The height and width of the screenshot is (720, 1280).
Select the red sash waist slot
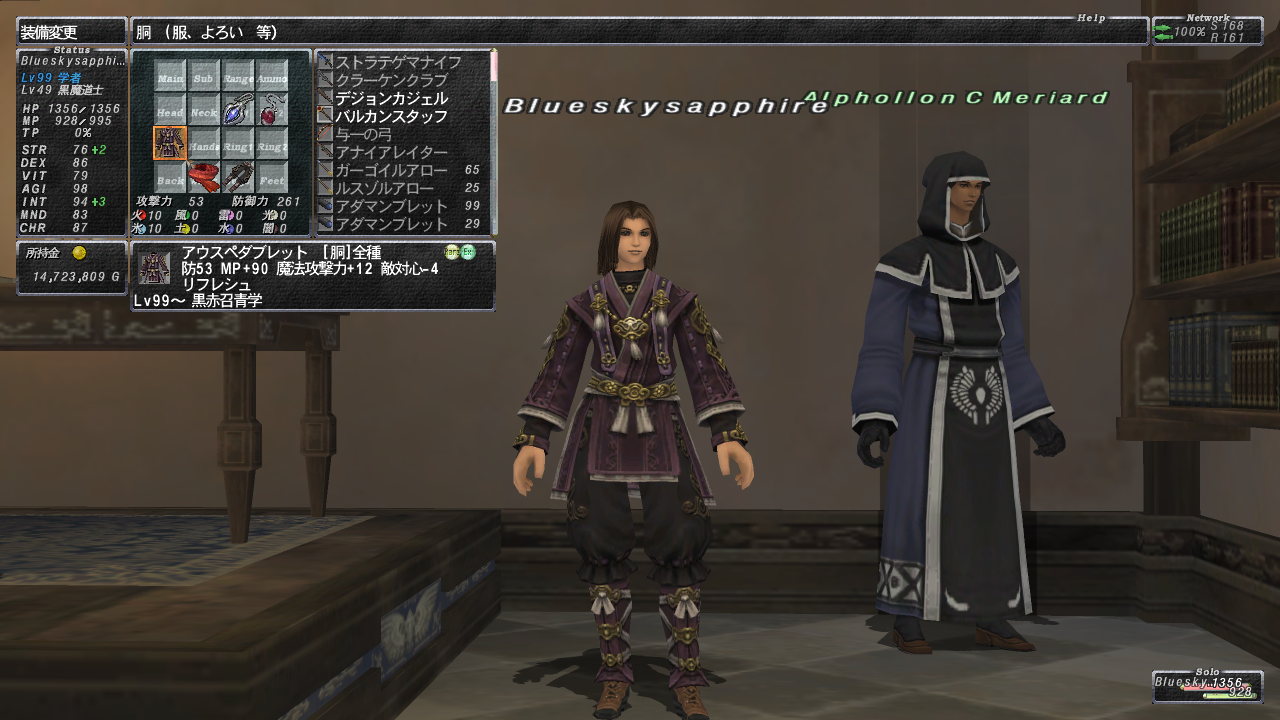[204, 179]
